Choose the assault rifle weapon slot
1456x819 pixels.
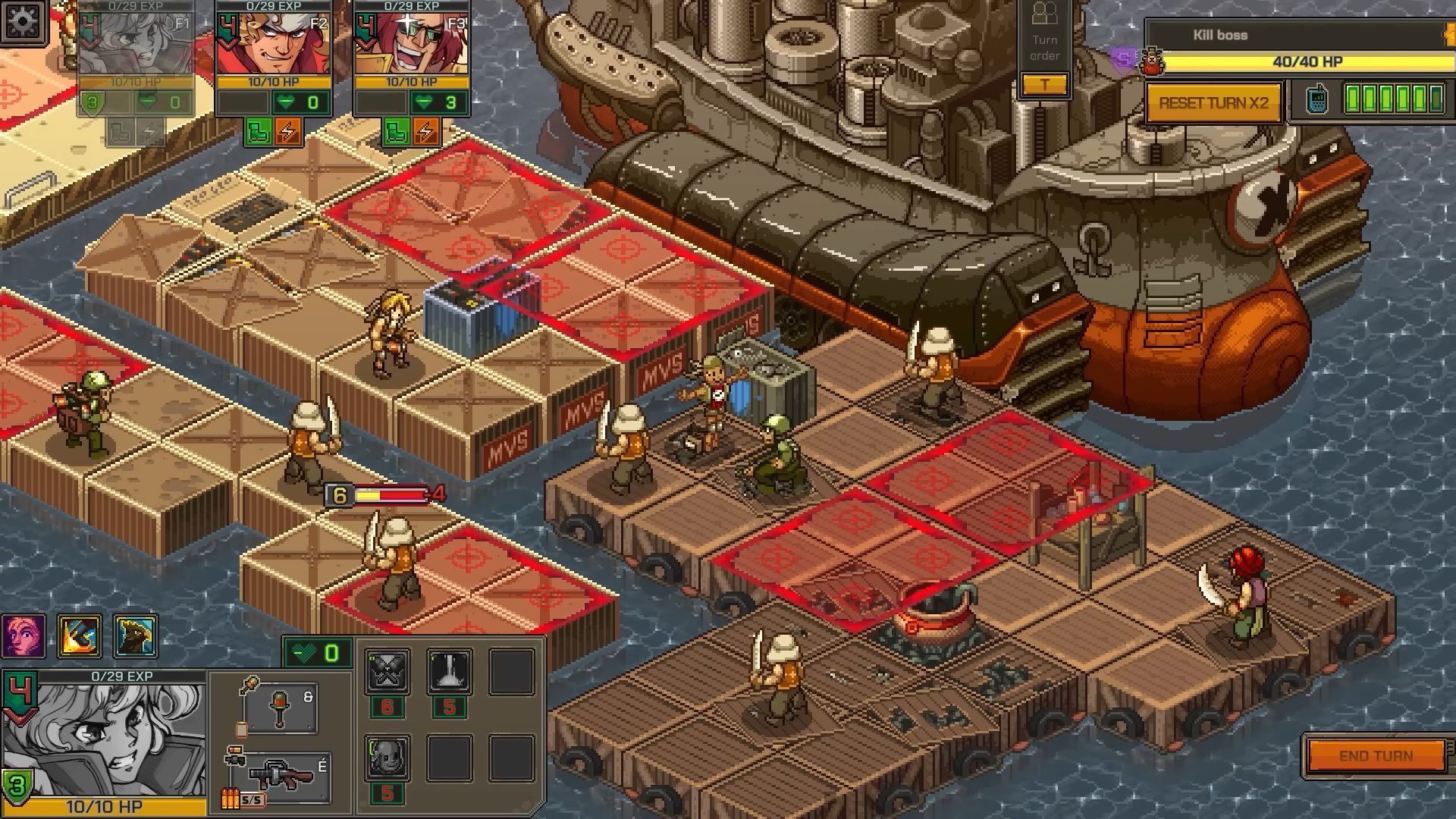pyautogui.click(x=282, y=777)
